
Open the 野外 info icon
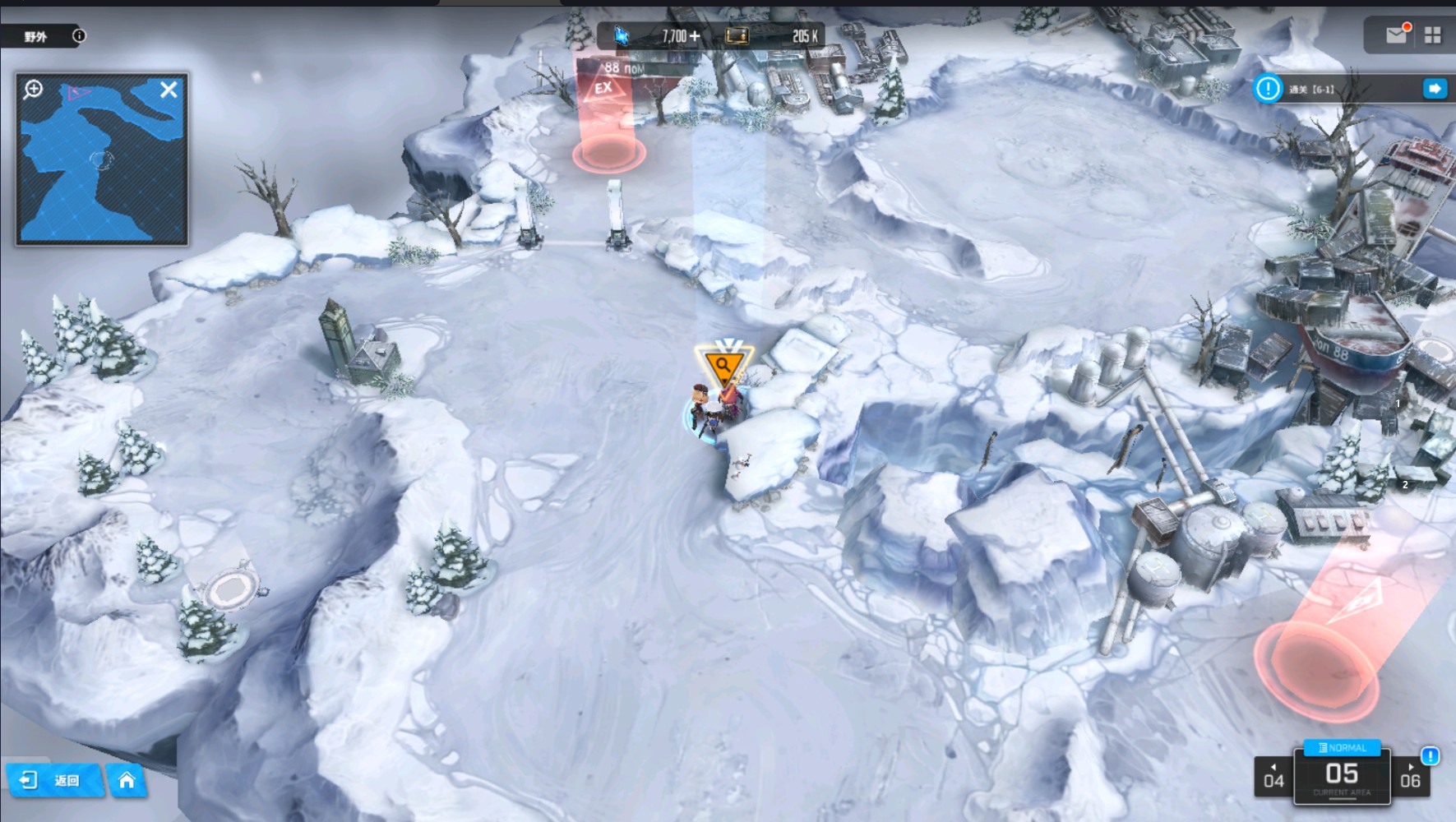pos(79,35)
